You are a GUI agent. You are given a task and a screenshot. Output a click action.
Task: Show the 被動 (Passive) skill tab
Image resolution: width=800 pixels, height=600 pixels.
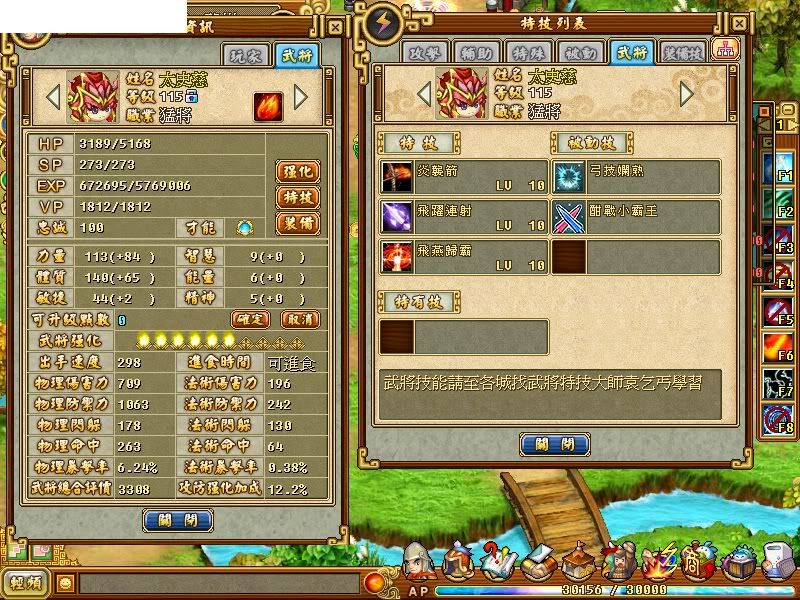point(581,52)
